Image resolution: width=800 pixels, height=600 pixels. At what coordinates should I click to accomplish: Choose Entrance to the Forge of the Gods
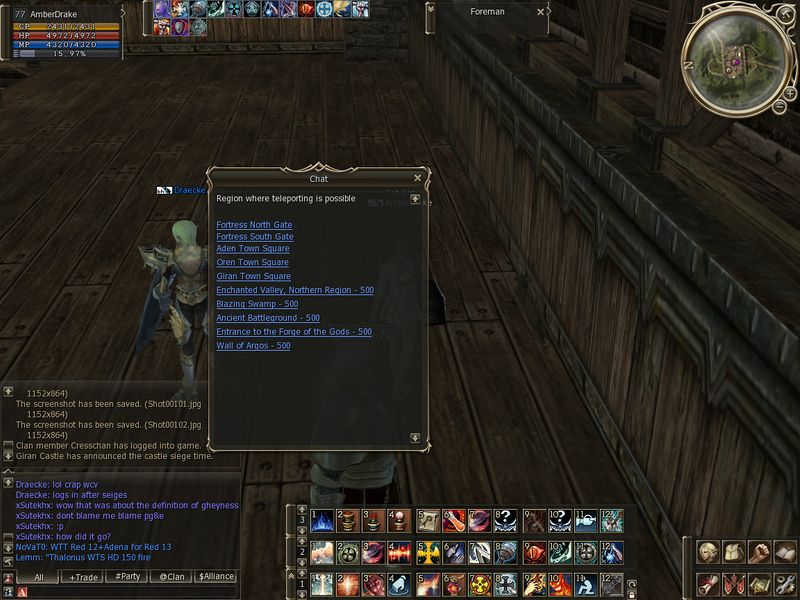coord(294,332)
